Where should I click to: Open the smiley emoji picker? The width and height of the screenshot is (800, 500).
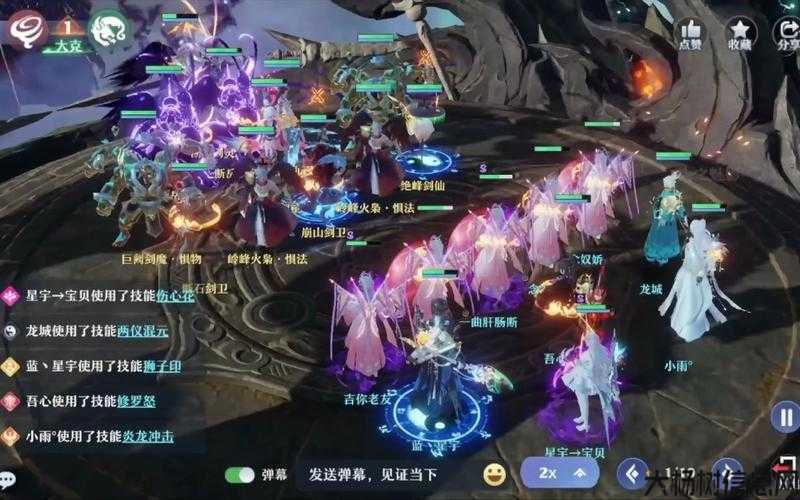(x=494, y=473)
